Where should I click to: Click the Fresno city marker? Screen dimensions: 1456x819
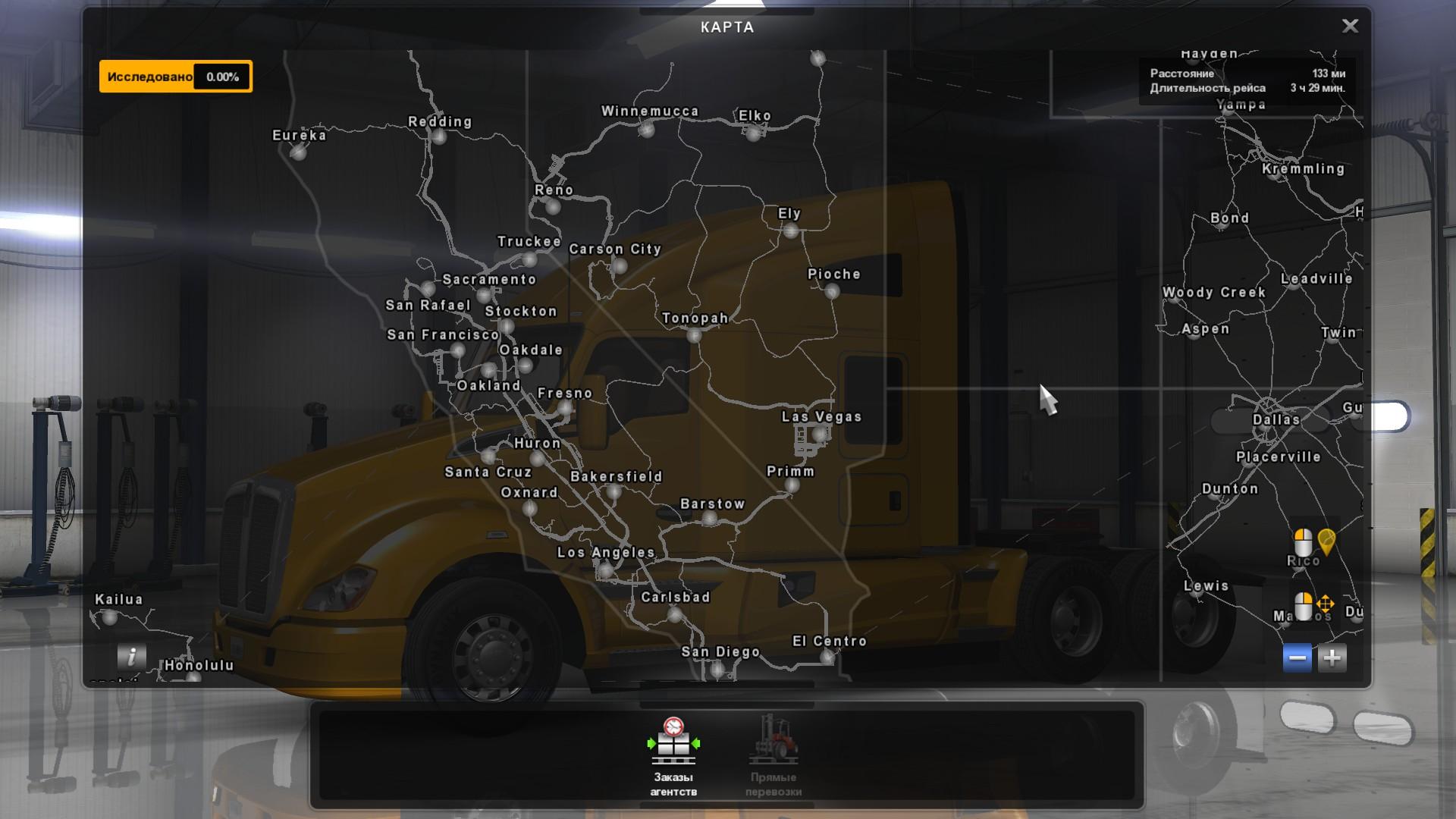click(x=564, y=409)
